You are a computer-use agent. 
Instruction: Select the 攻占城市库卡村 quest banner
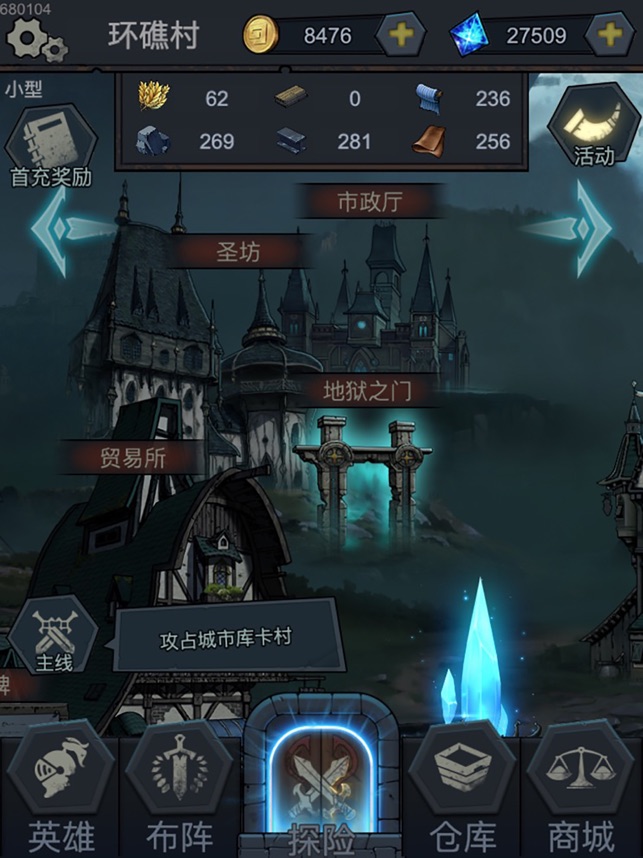pos(227,637)
